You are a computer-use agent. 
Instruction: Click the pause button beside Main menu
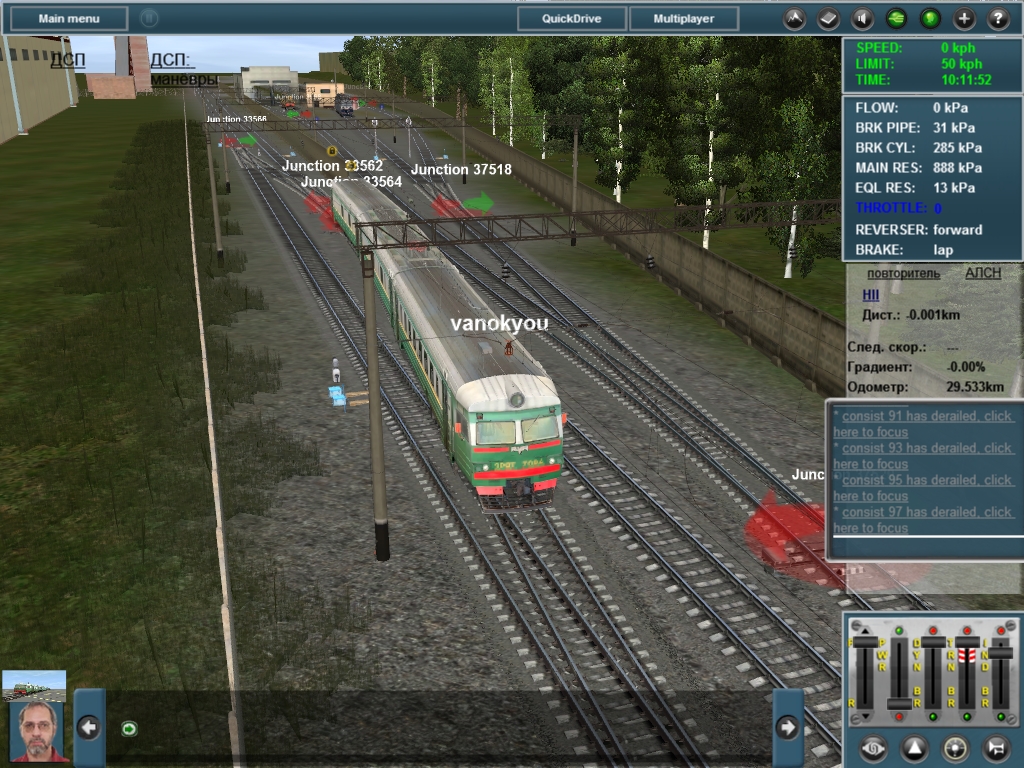coord(149,18)
